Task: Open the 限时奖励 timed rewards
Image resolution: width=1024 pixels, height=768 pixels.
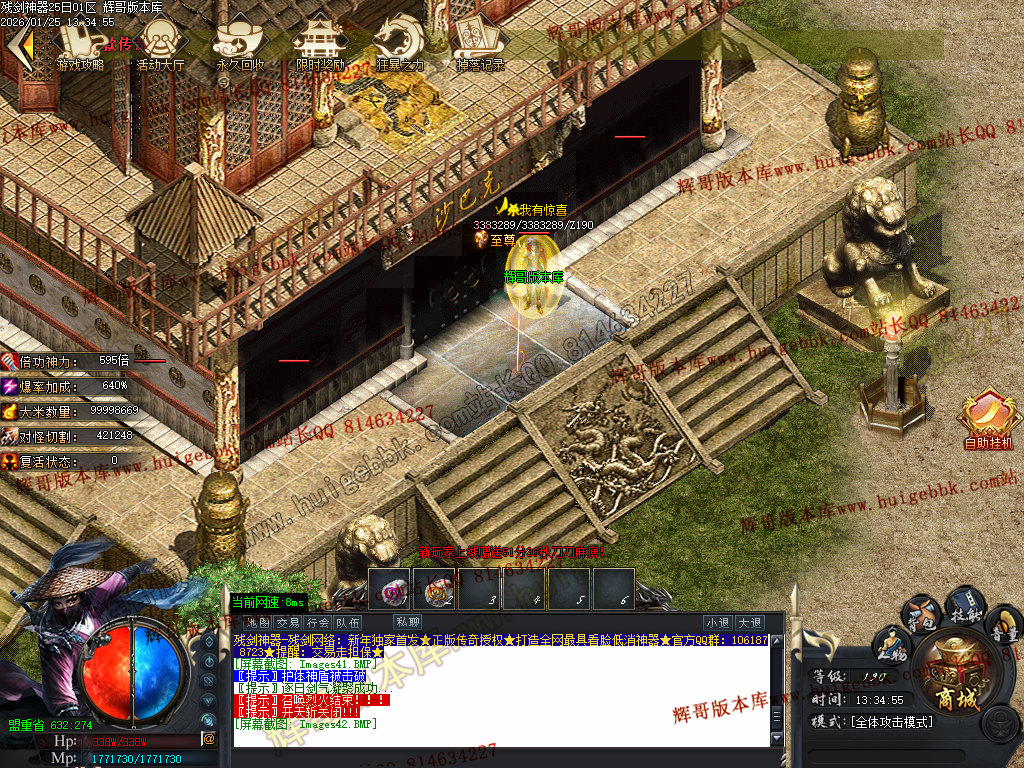Action: coord(320,46)
